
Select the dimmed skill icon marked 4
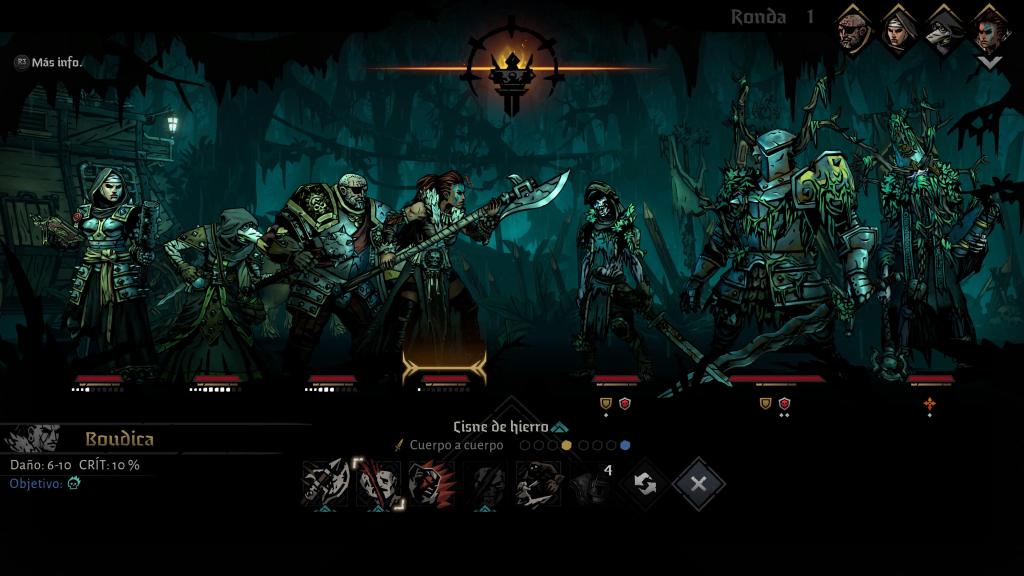[x=591, y=485]
